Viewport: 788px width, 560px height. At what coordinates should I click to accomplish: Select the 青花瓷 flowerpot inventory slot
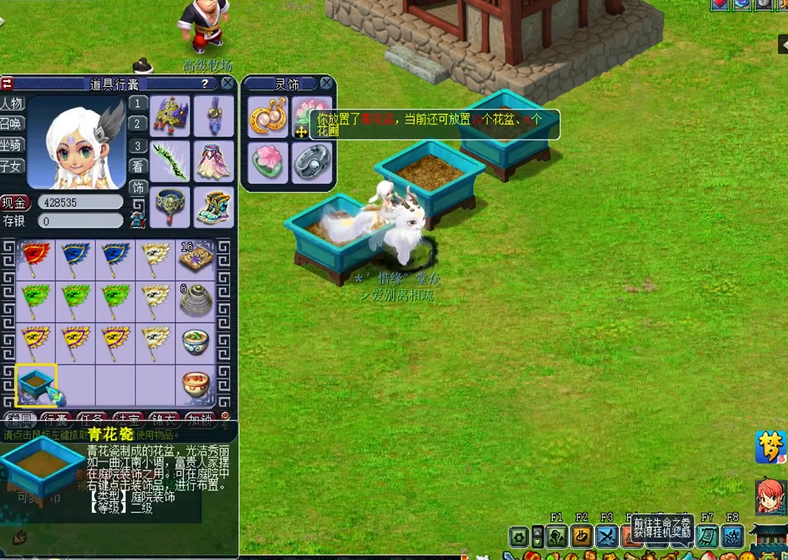pyautogui.click(x=36, y=385)
